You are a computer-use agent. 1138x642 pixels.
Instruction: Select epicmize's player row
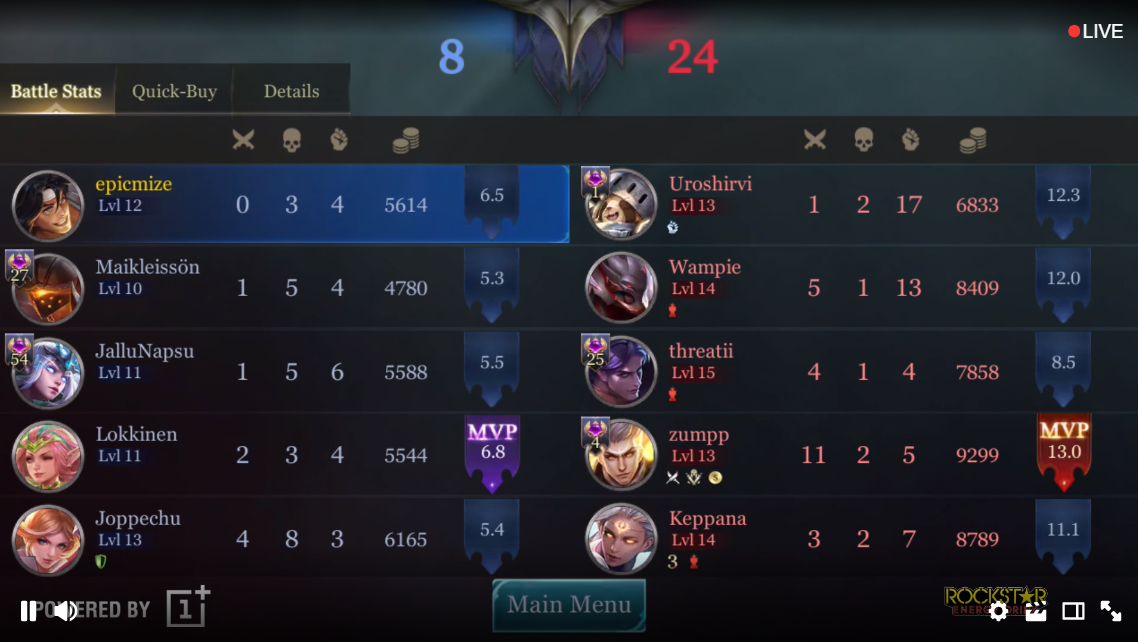pos(284,205)
